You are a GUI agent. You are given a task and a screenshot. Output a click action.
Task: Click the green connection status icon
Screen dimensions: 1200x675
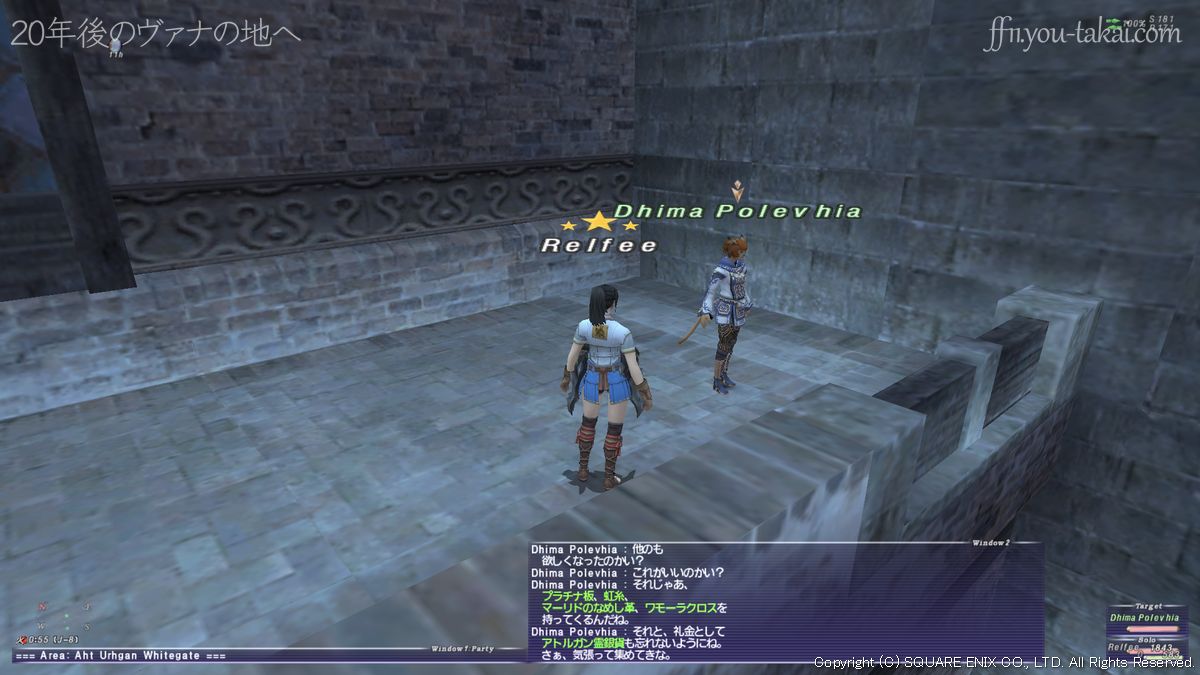pos(1112,21)
